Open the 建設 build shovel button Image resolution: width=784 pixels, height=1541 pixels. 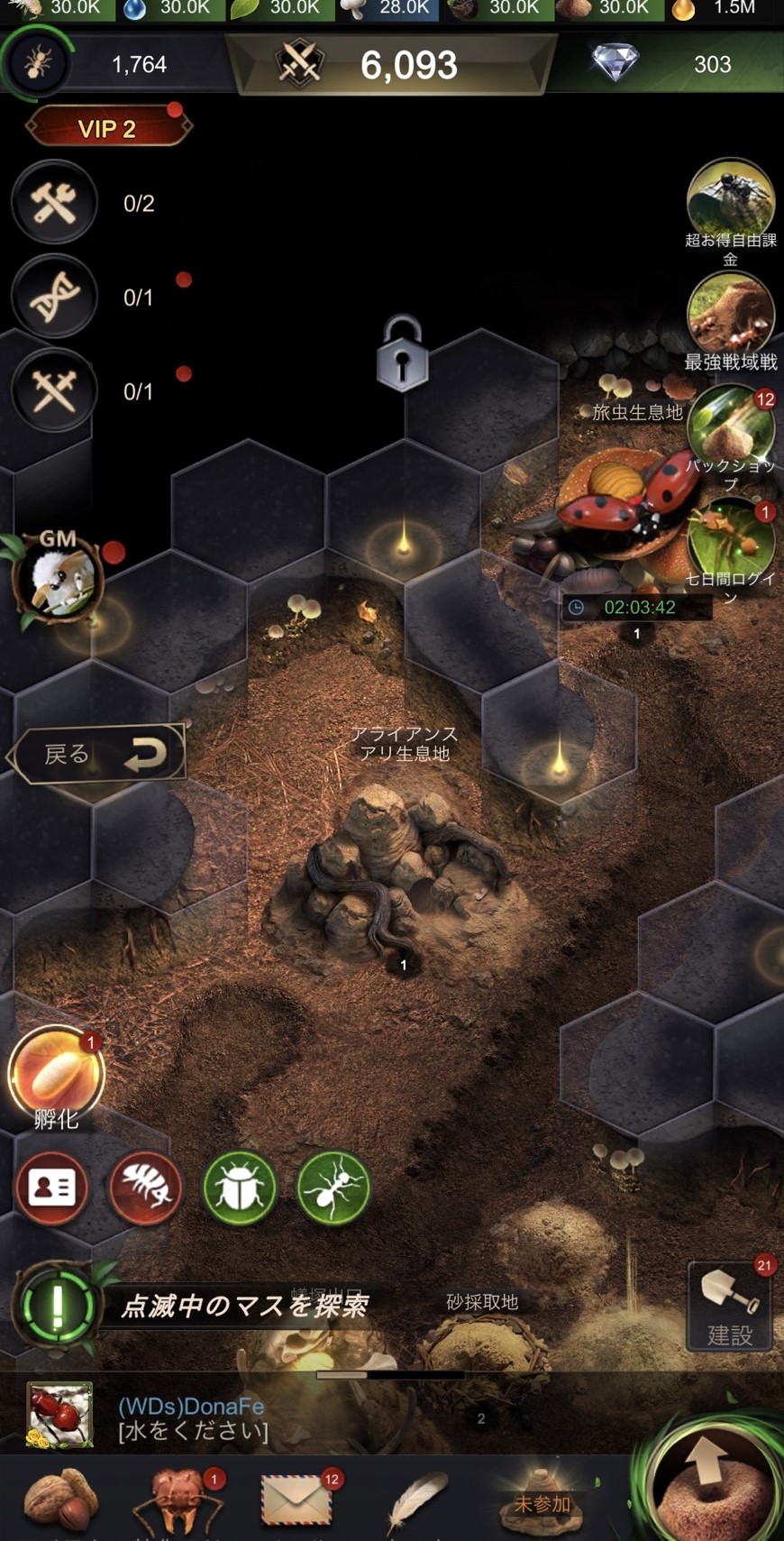click(x=730, y=1306)
